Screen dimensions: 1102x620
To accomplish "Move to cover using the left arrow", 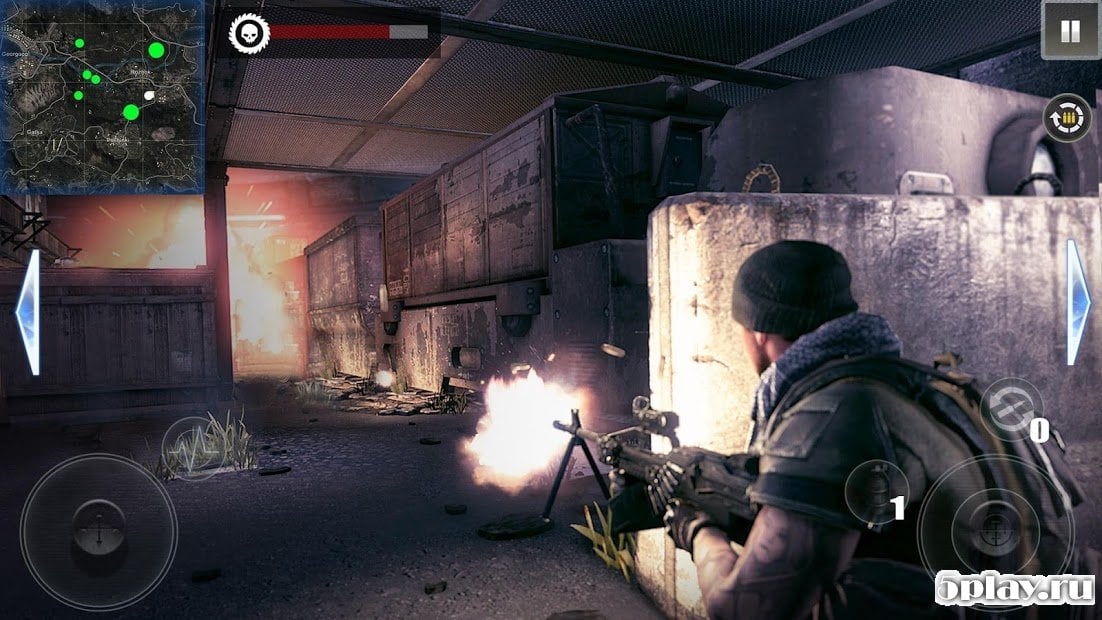I will pyautogui.click(x=29, y=312).
